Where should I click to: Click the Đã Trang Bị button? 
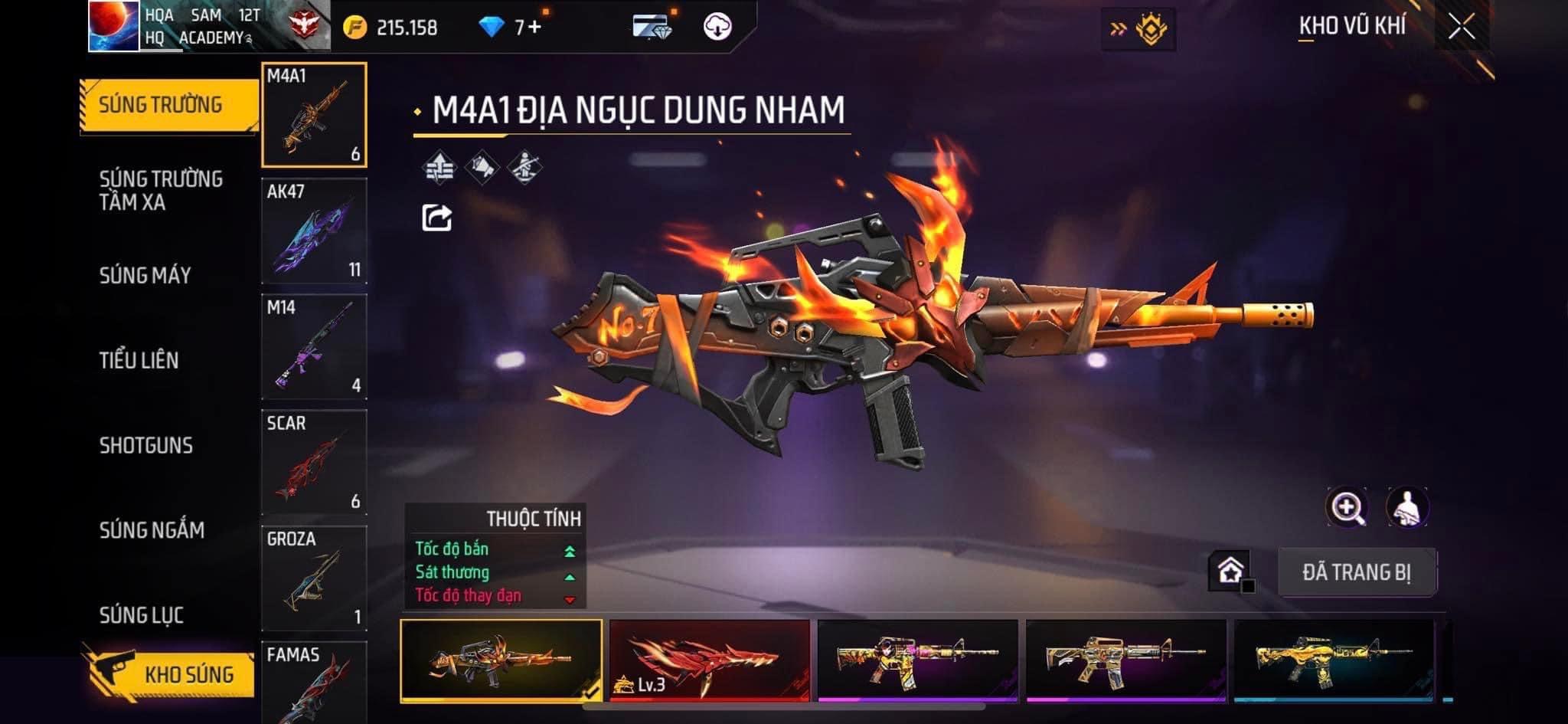click(1356, 572)
